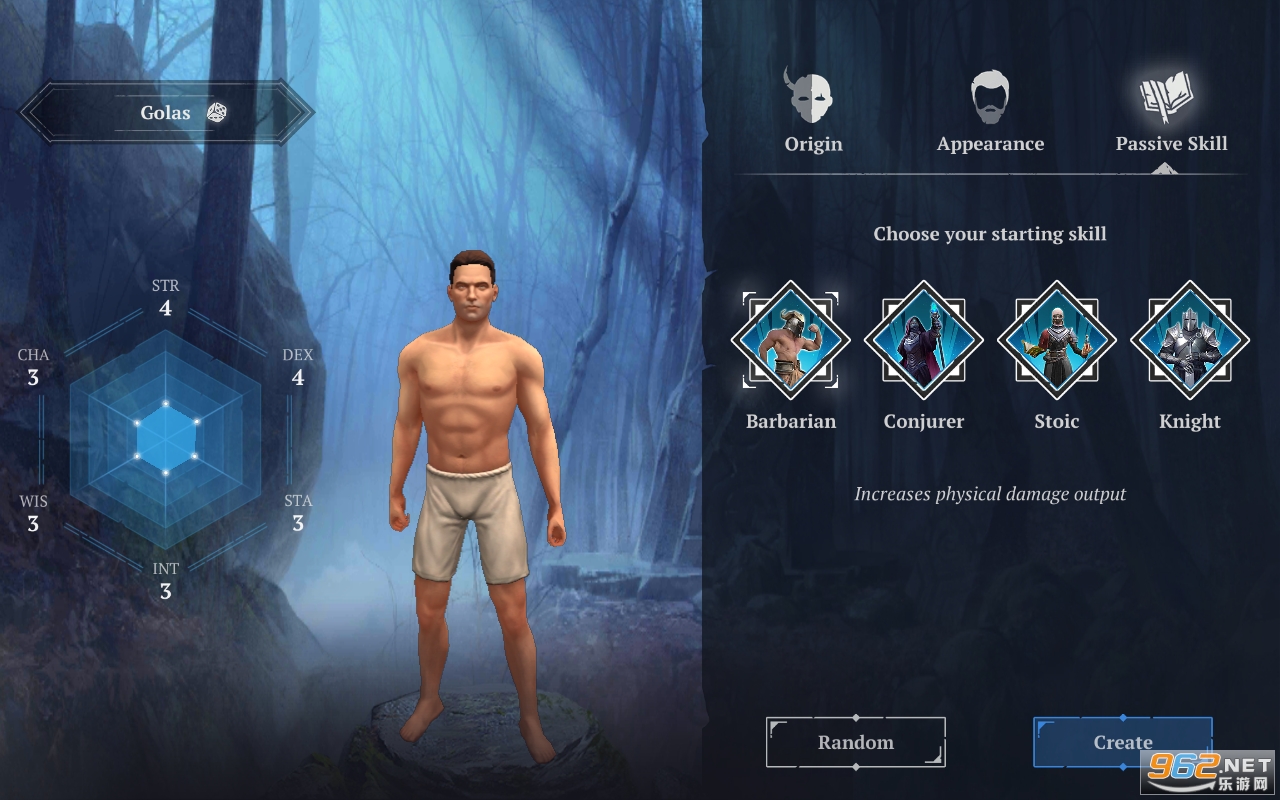The height and width of the screenshot is (800, 1280).
Task: Randomize name with the dice icon
Action: [217, 112]
